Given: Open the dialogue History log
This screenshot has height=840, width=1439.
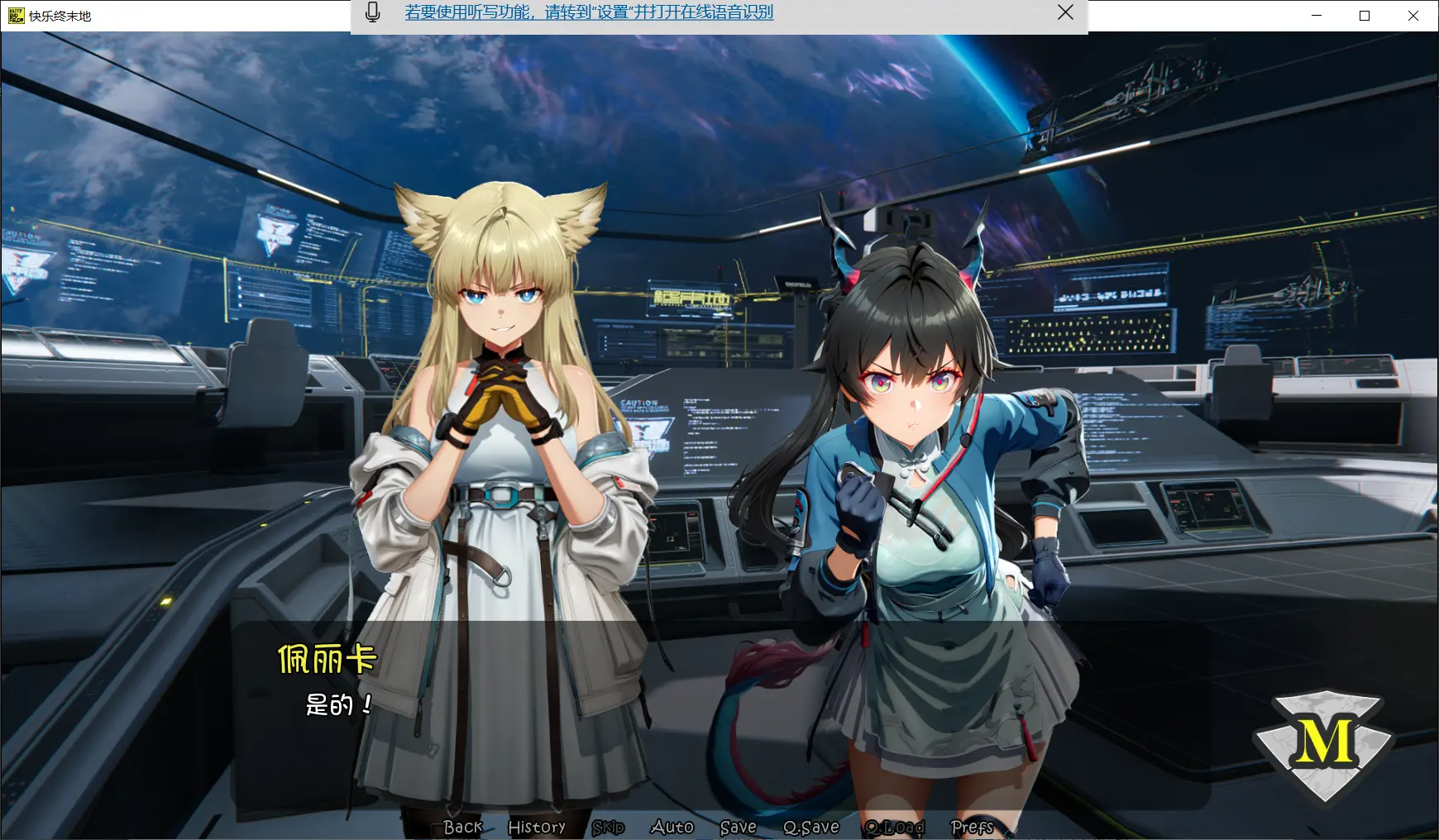Looking at the screenshot, I should 537,827.
